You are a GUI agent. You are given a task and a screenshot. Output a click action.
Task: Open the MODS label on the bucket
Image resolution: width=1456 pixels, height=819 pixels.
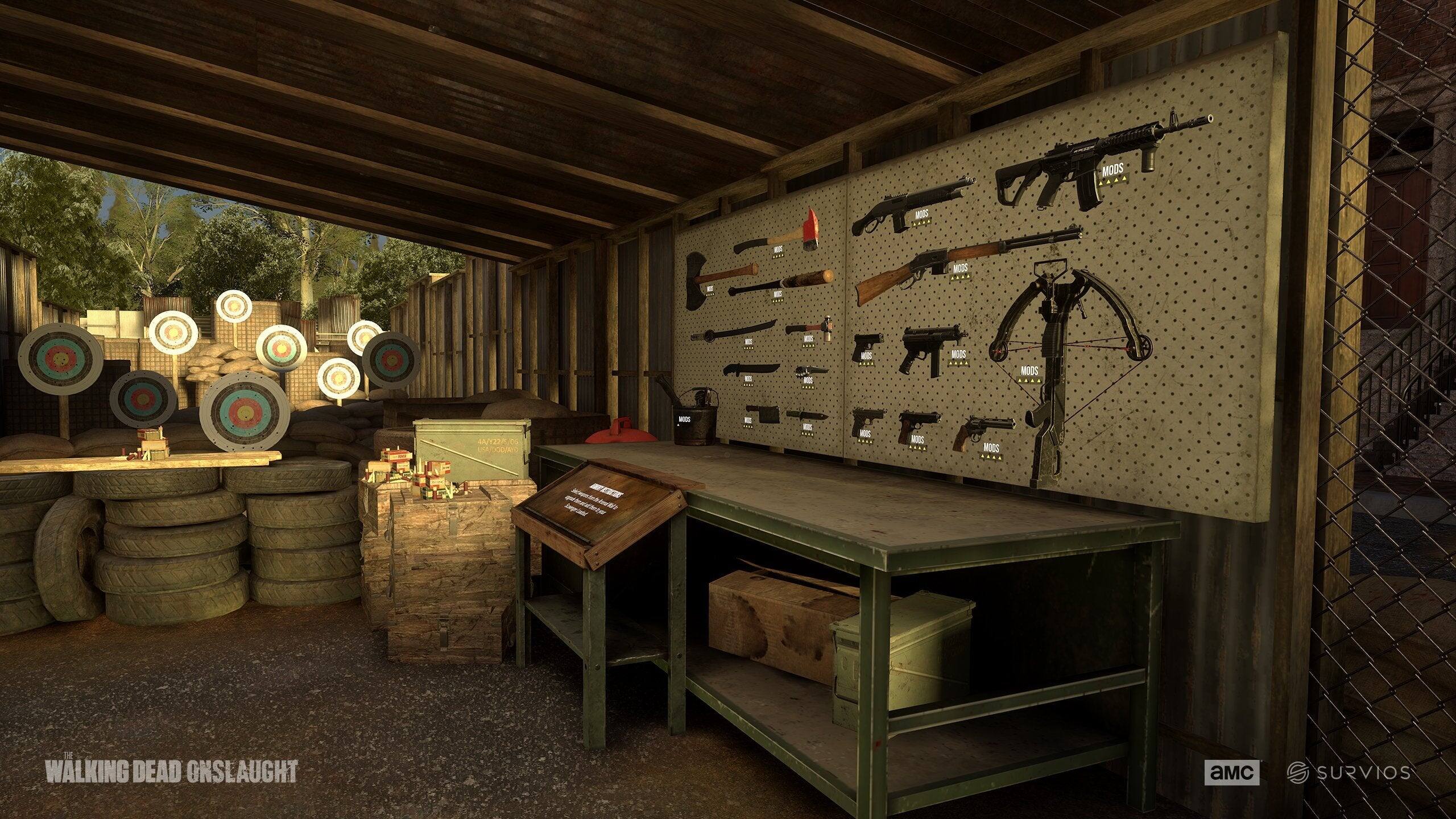click(684, 420)
